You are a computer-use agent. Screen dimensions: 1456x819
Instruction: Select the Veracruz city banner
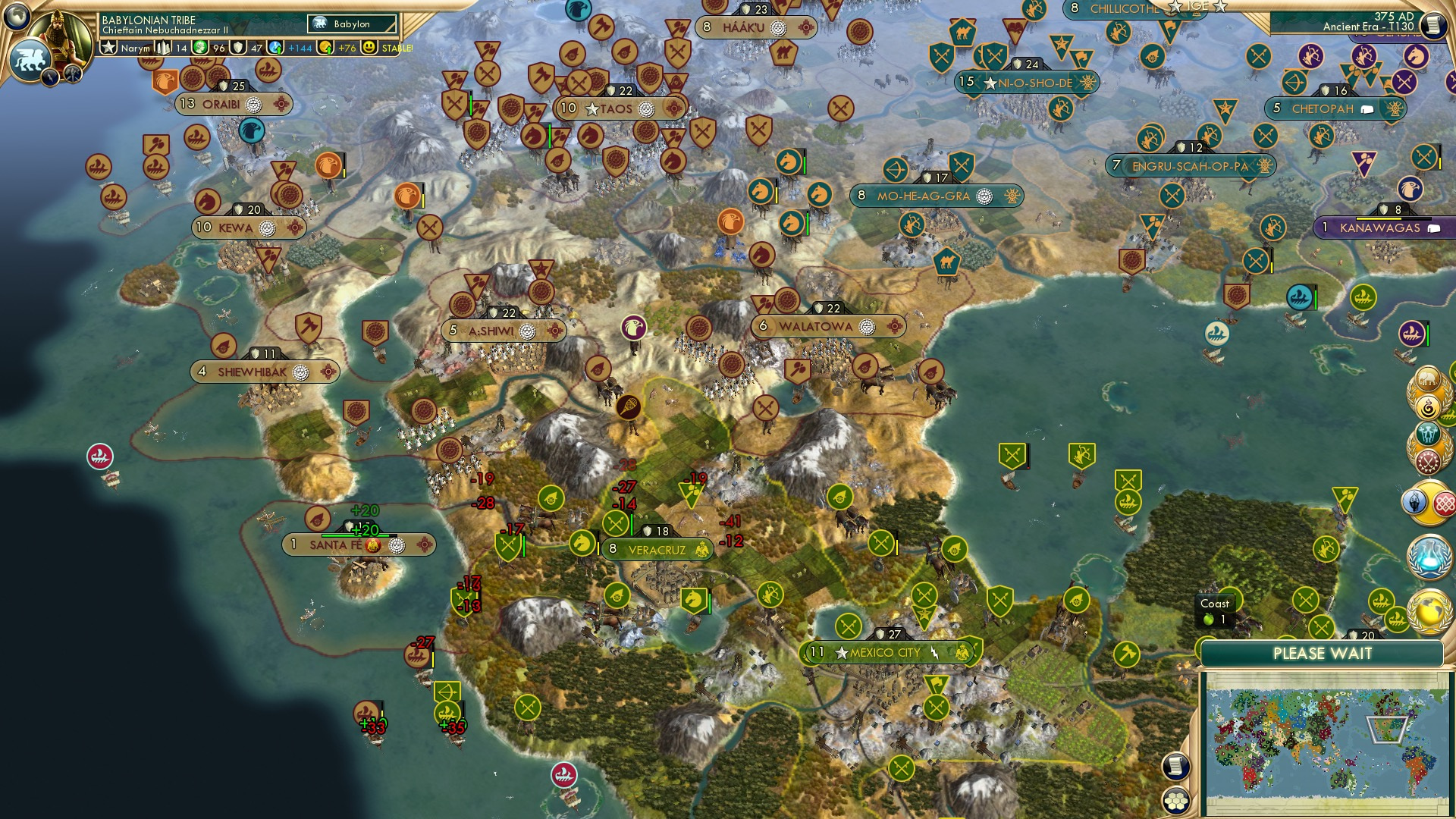[657, 548]
